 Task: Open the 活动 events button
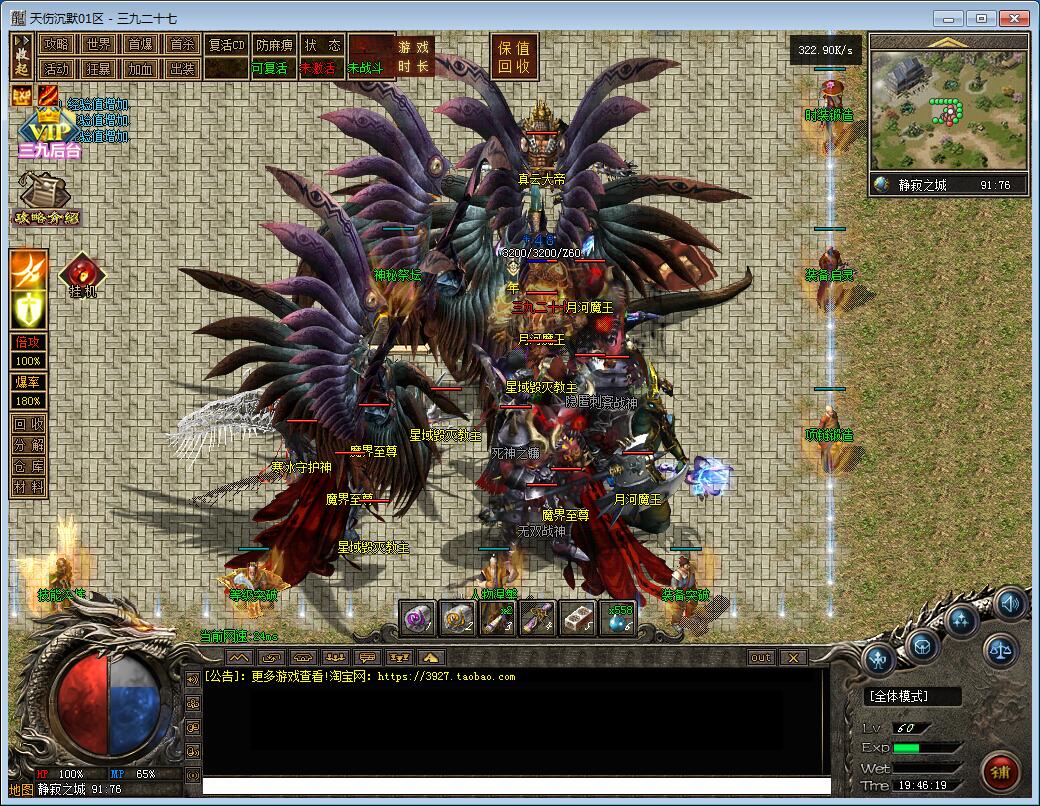pos(56,69)
